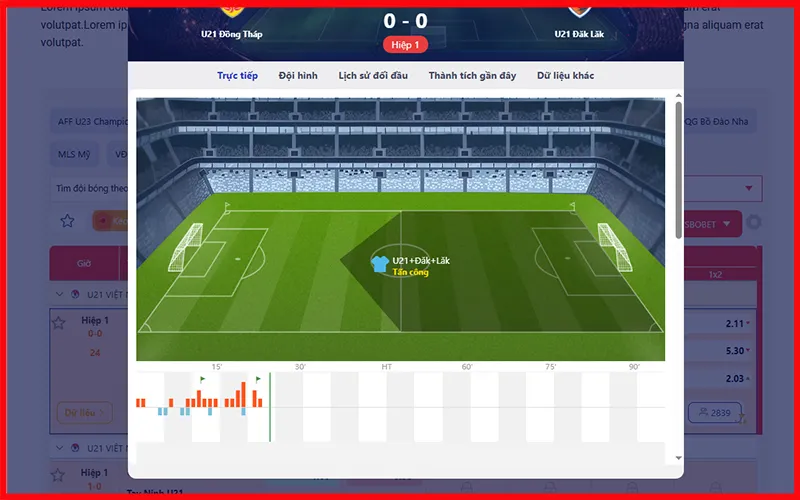Show the Lịch sử đối đầu tab

click(374, 76)
